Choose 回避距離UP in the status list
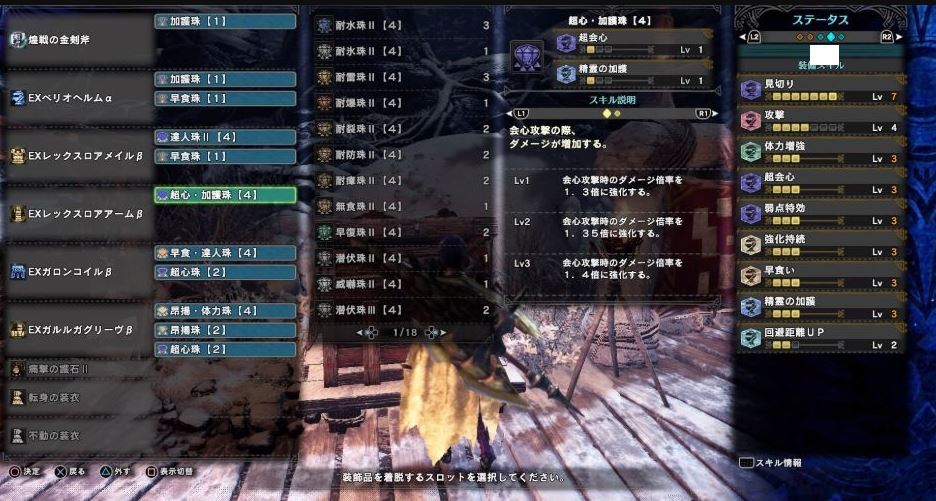This screenshot has width=936, height=501. pyautogui.click(x=820, y=338)
